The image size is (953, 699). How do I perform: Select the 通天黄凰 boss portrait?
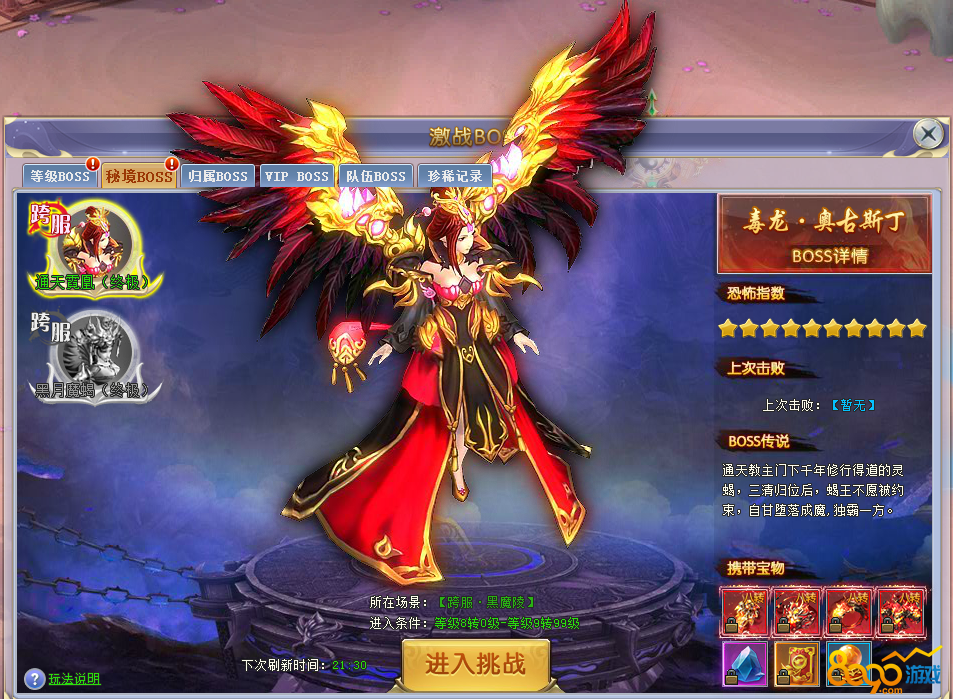97,242
